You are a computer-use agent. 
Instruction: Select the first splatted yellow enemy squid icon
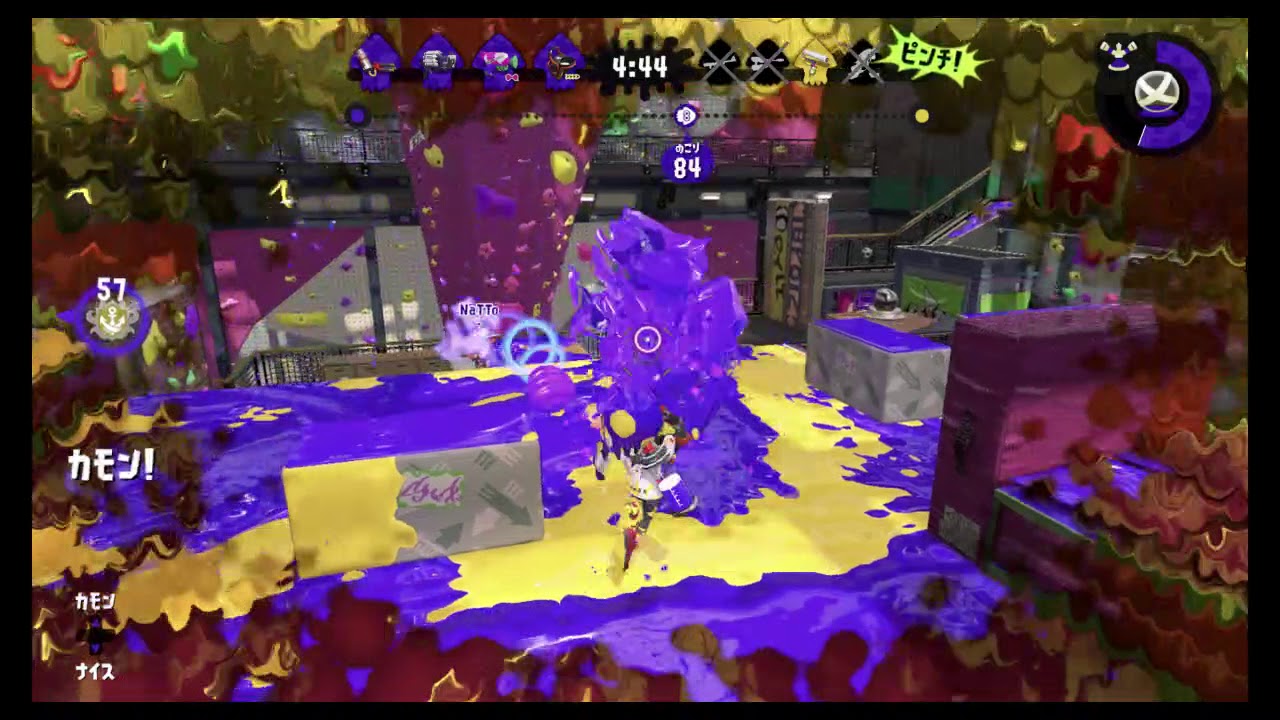click(717, 62)
